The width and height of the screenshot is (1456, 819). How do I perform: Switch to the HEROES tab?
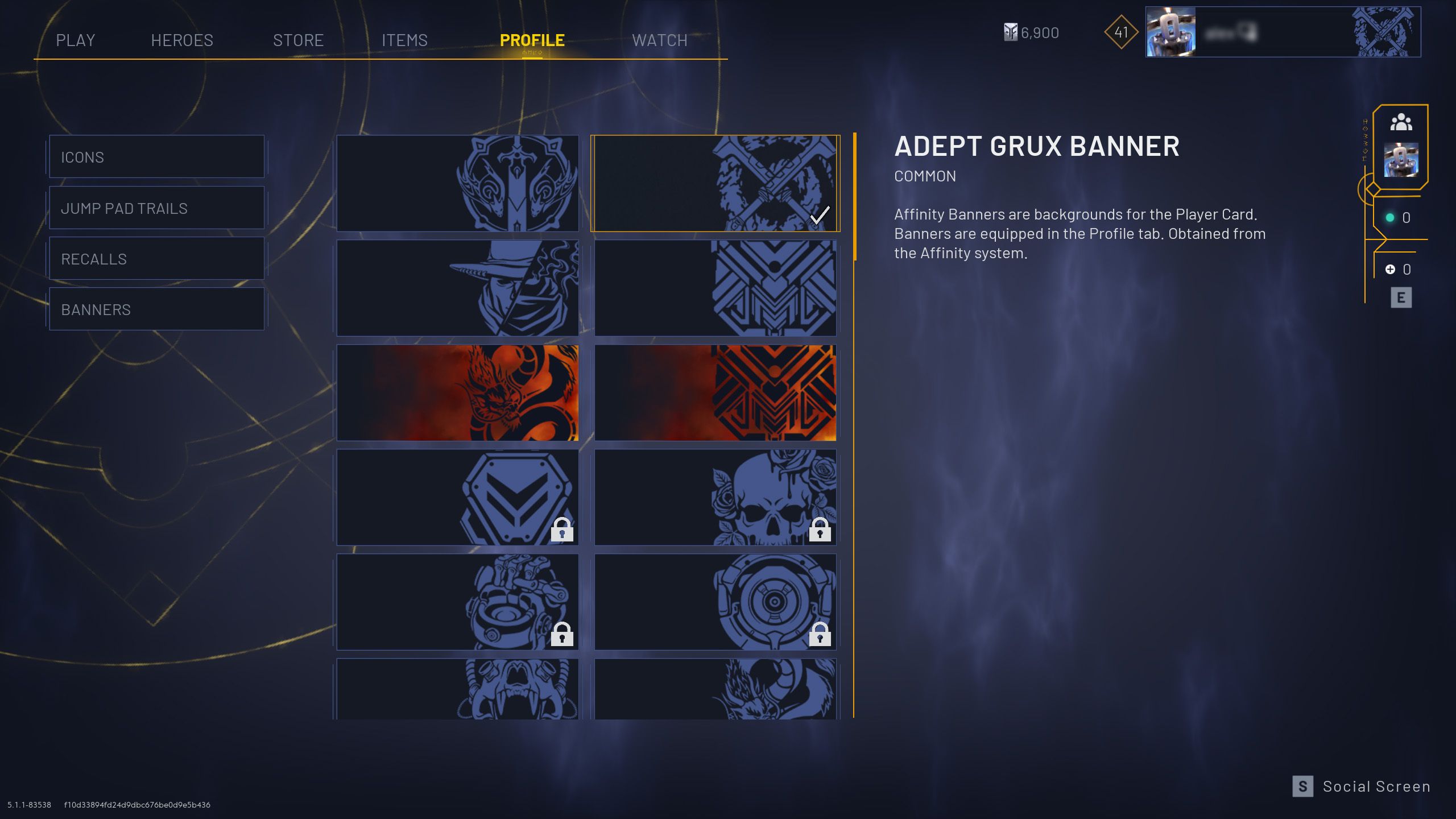(x=182, y=40)
